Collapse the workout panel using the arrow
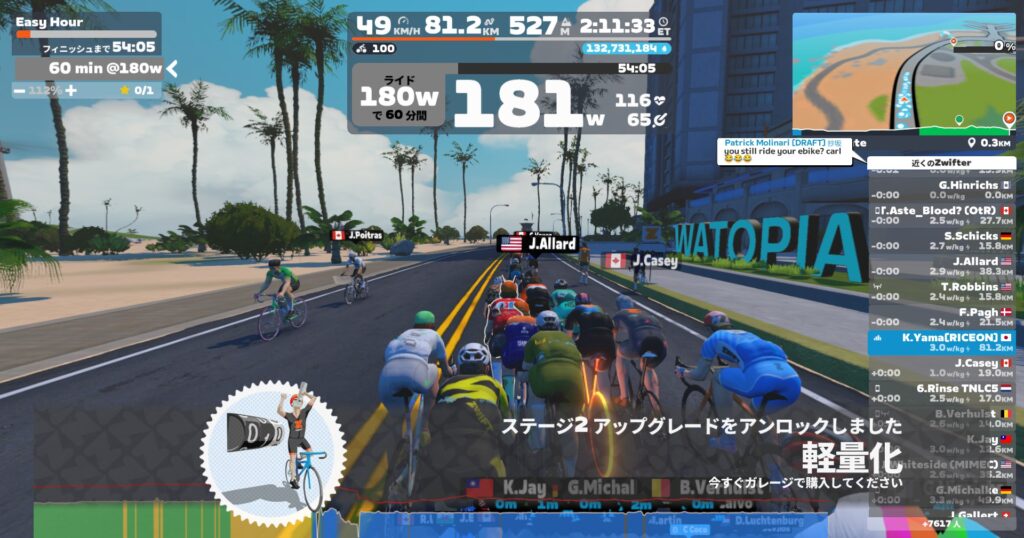The image size is (1024, 538). (172, 68)
